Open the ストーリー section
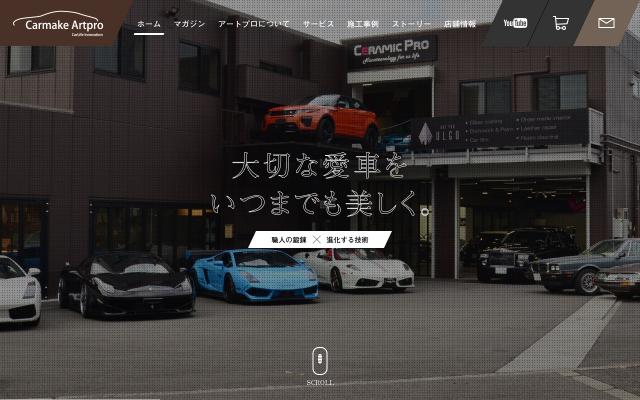The image size is (640, 400). (x=411, y=23)
